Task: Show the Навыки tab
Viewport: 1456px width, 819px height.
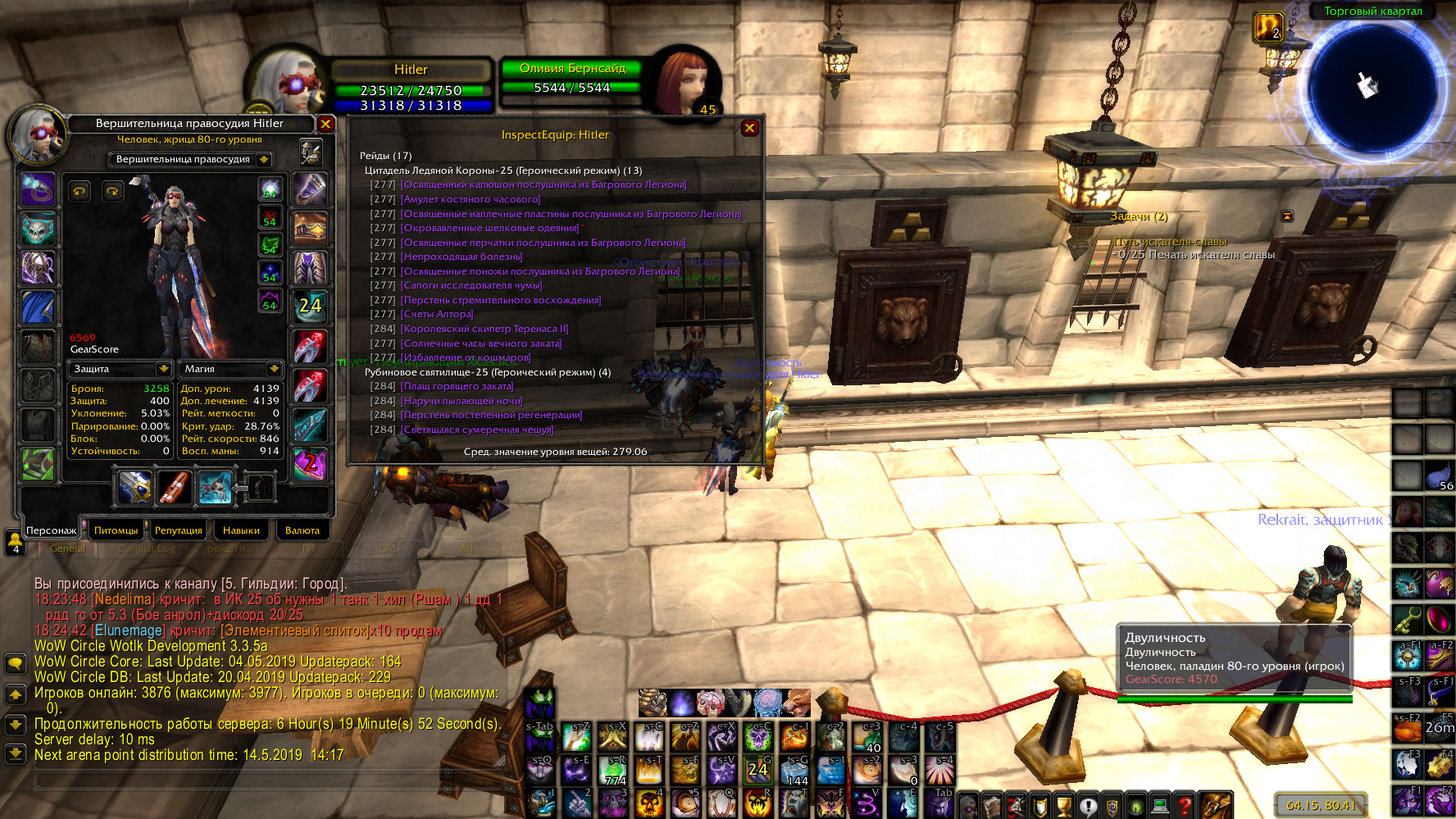Action: pyautogui.click(x=241, y=530)
